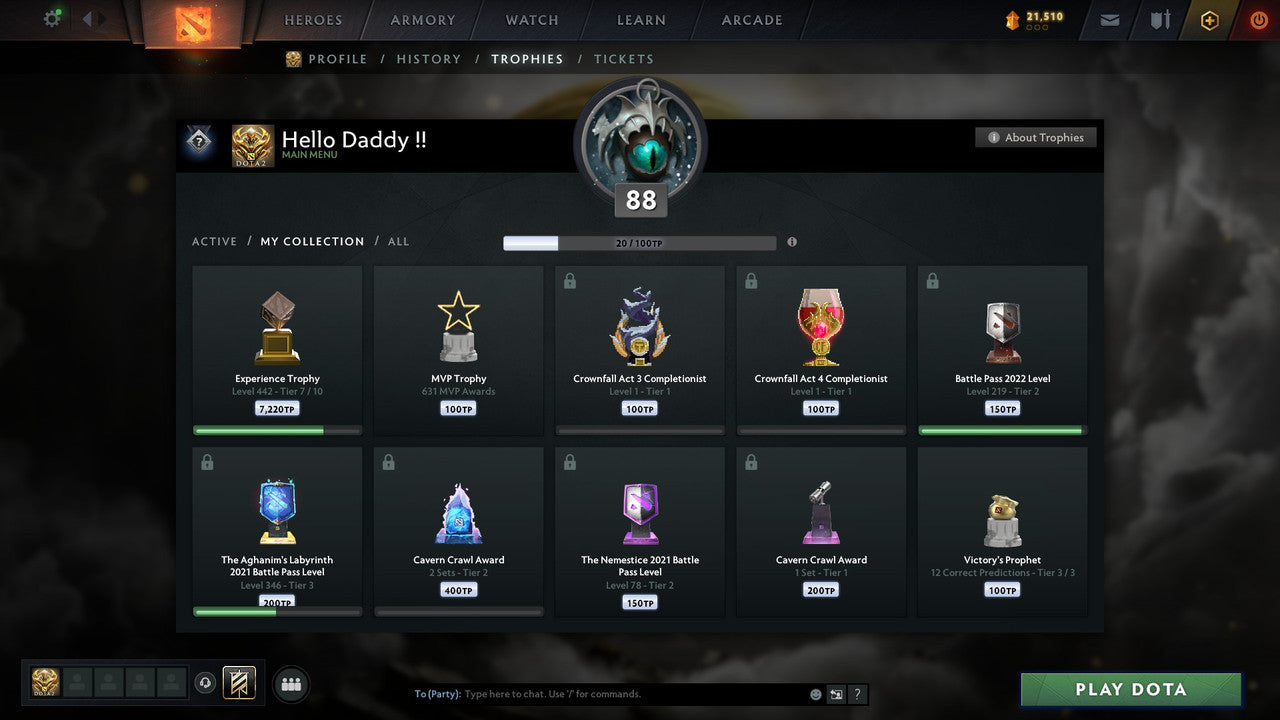
Task: Switch to the TROPHIES tab
Action: click(528, 59)
